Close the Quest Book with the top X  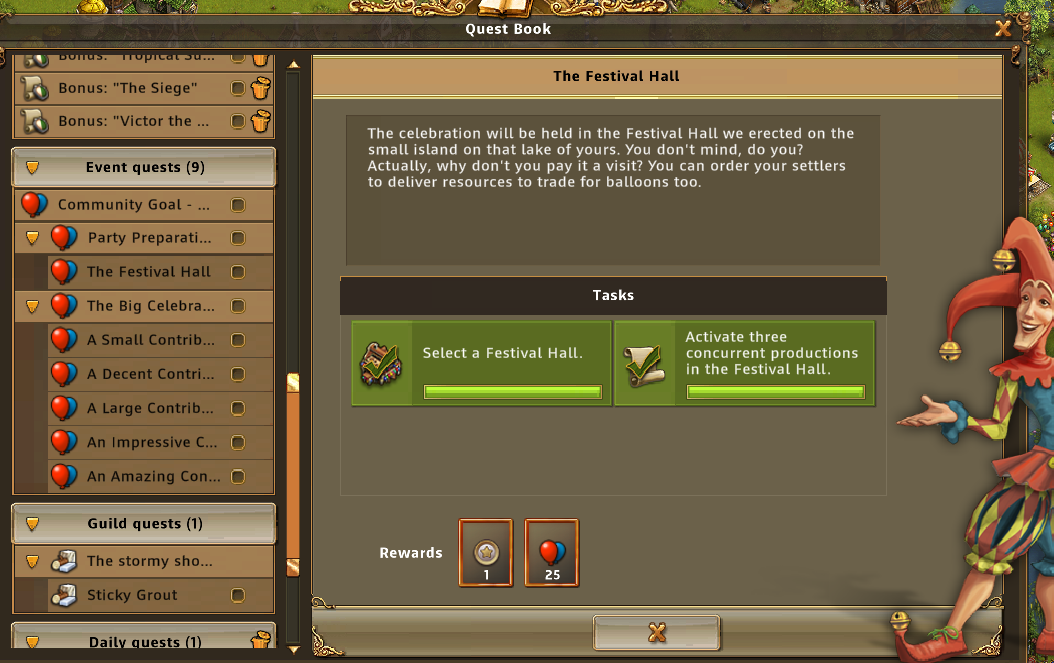pos(1003,29)
